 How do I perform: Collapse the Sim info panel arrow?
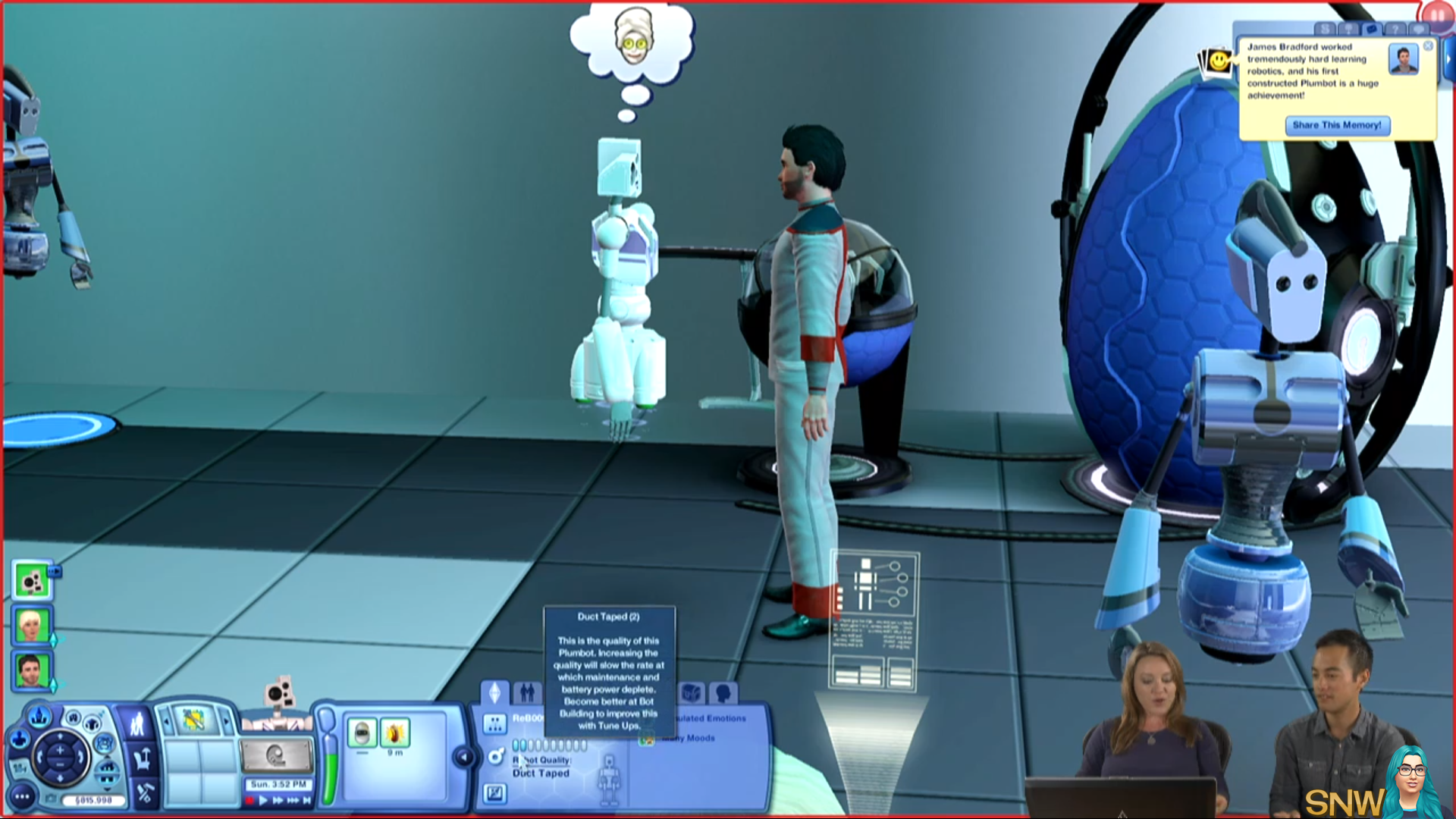point(464,756)
